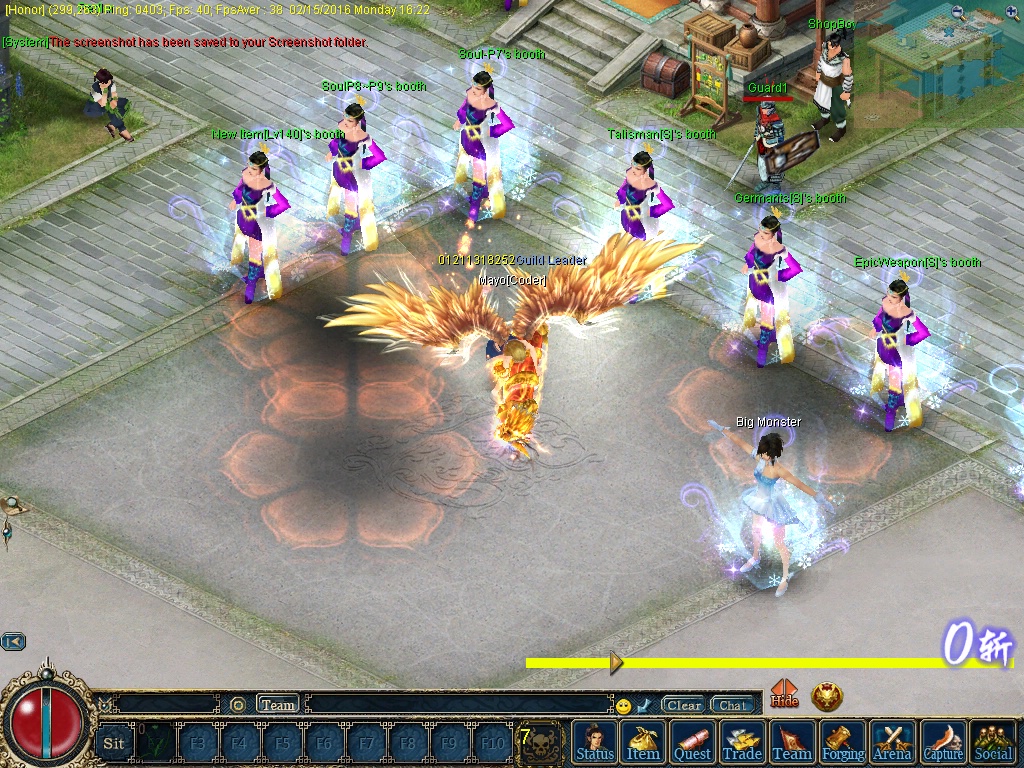This screenshot has width=1024, height=768.
Task: Click the Sit button
Action: pyautogui.click(x=114, y=743)
